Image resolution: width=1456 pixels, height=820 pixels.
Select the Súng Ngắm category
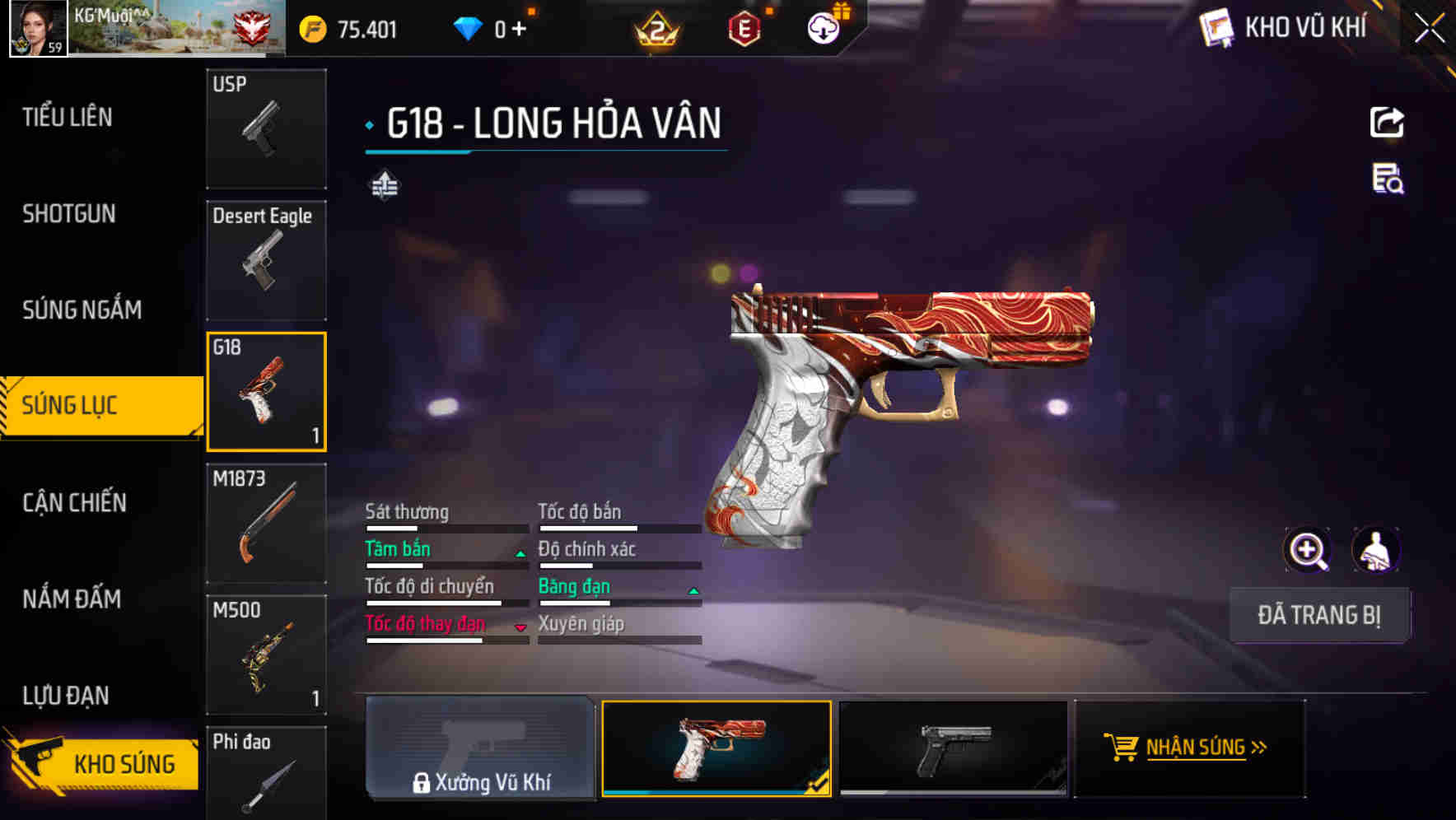pyautogui.click(x=82, y=310)
